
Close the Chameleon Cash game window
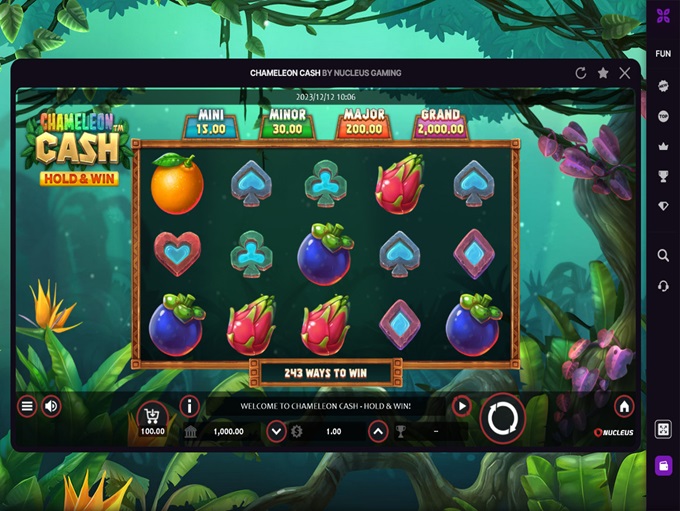click(x=625, y=73)
